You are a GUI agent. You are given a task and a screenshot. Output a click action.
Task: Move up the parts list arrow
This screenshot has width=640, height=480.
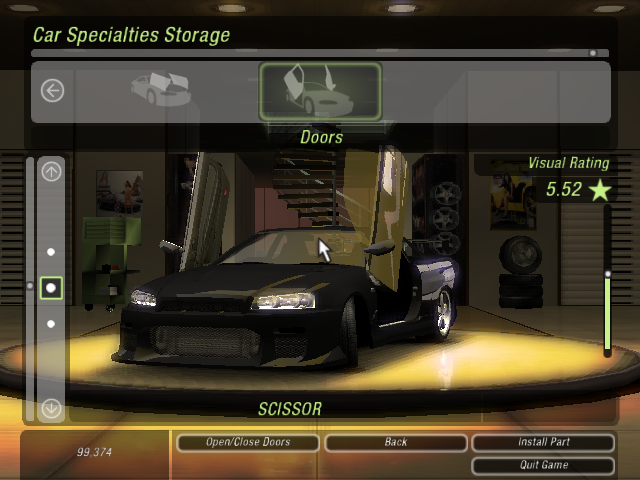coord(51,171)
